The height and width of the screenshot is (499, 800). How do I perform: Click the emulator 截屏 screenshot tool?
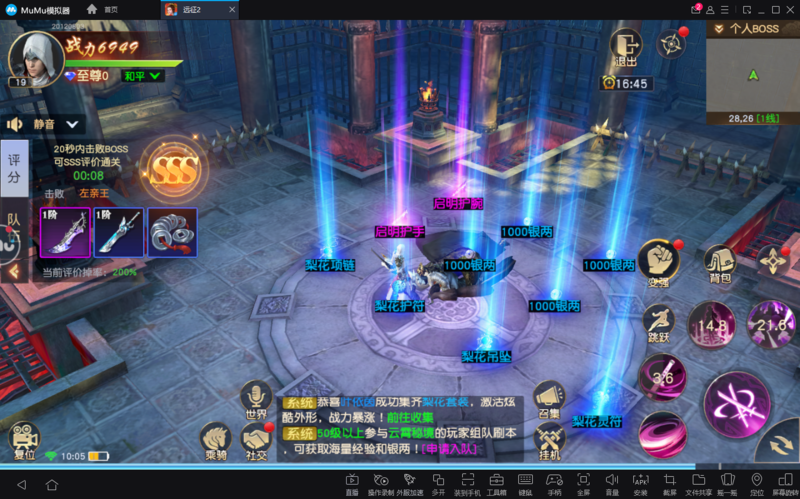[669, 484]
